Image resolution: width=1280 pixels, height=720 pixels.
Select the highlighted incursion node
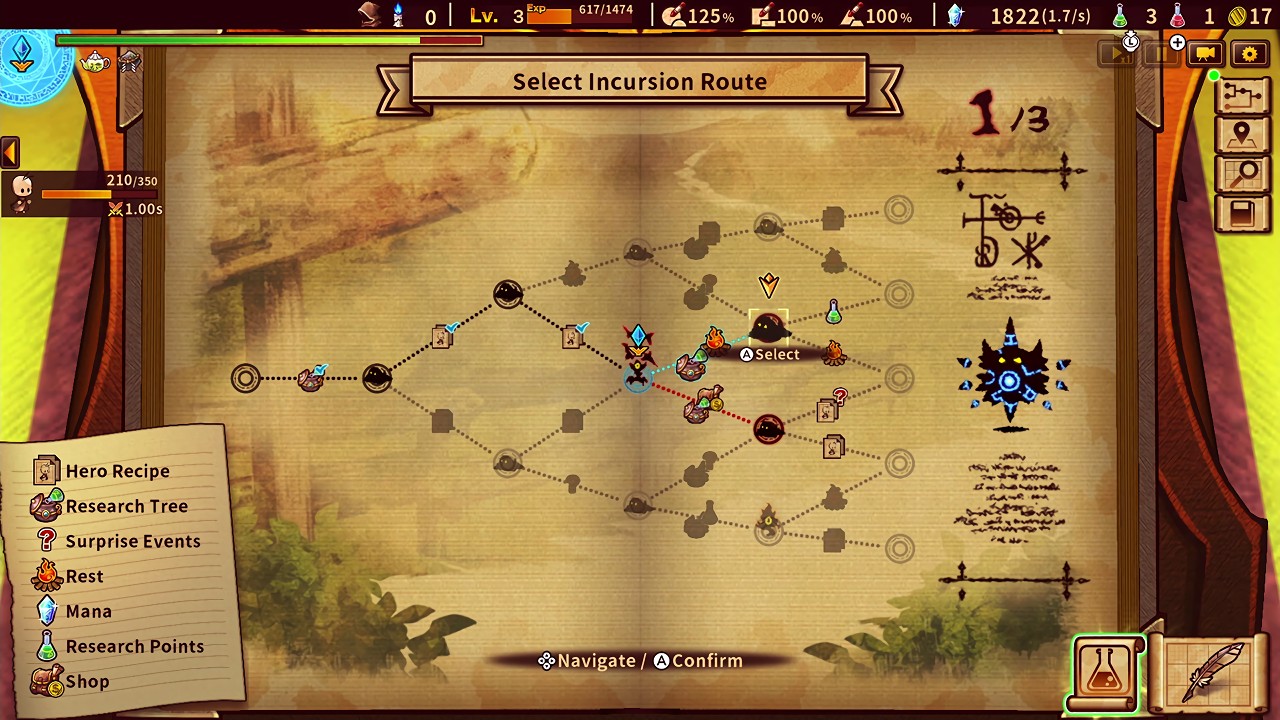click(x=768, y=326)
